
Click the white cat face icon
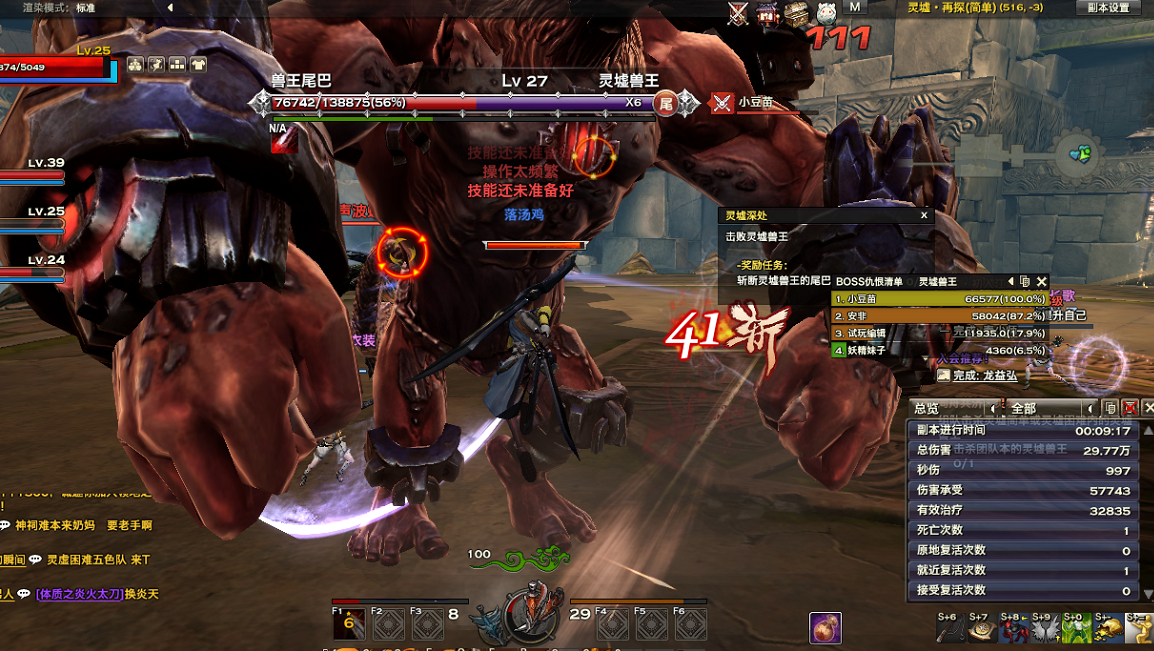[826, 13]
